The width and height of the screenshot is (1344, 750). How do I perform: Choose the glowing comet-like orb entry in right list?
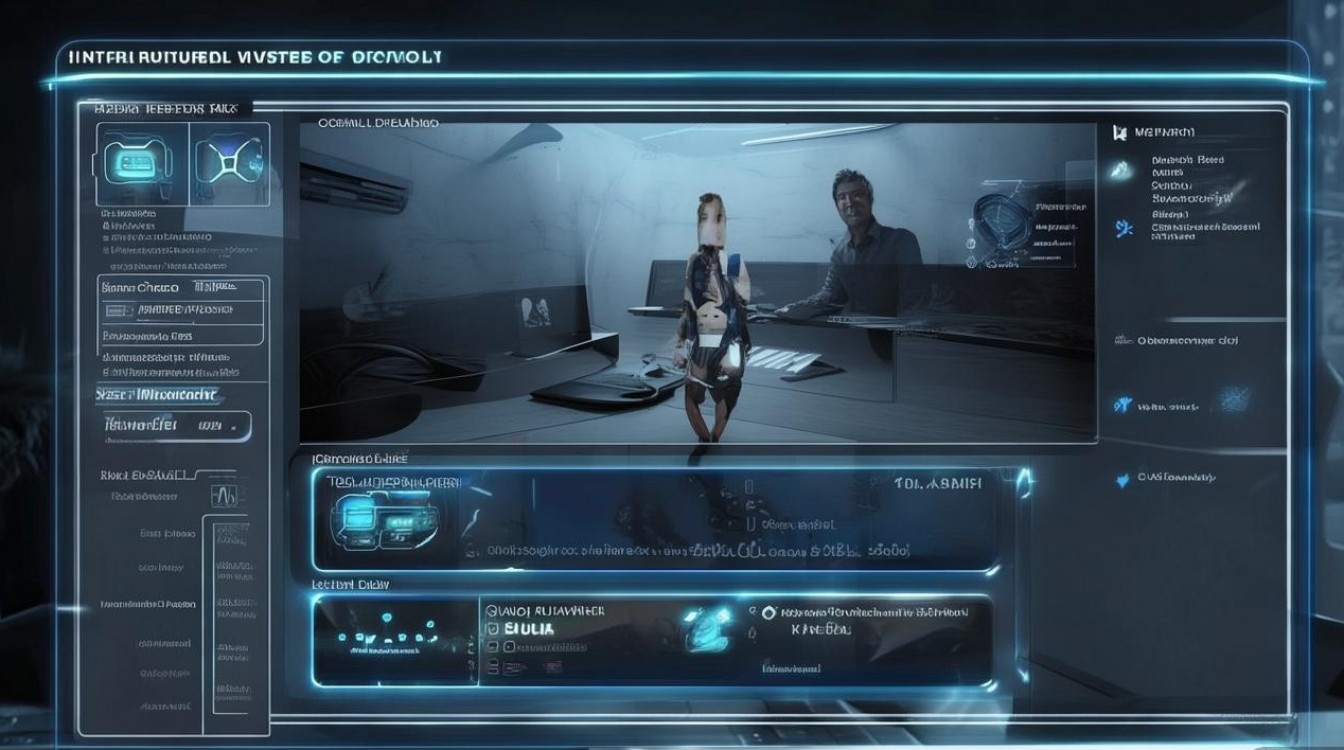tap(1121, 172)
